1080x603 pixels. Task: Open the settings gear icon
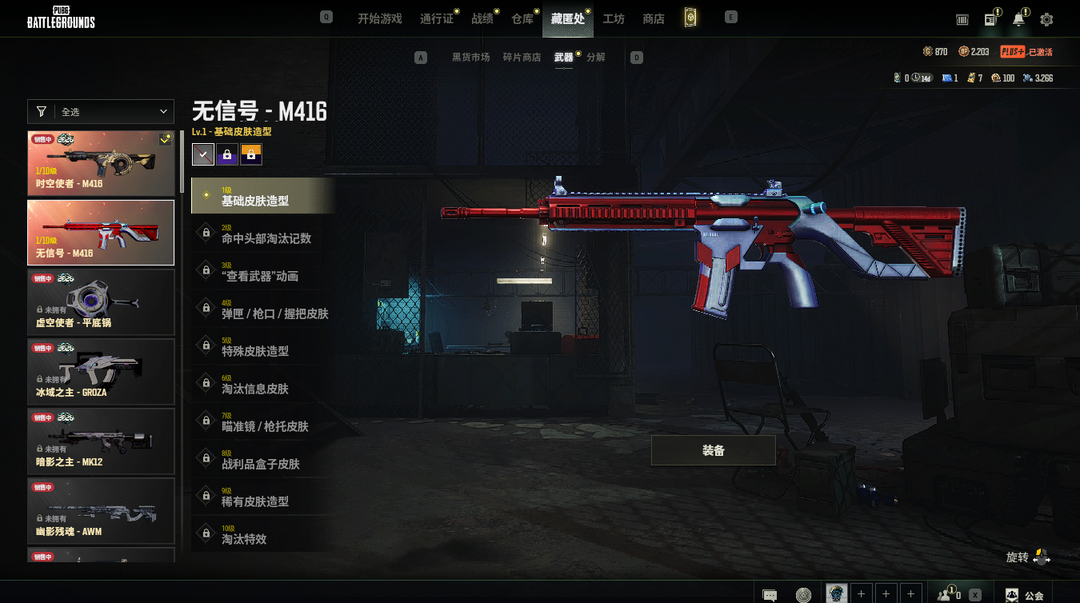[x=1047, y=19]
